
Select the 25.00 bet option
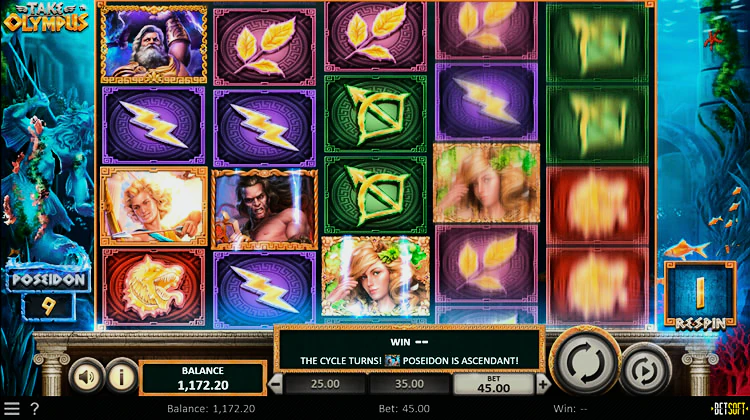click(x=327, y=383)
